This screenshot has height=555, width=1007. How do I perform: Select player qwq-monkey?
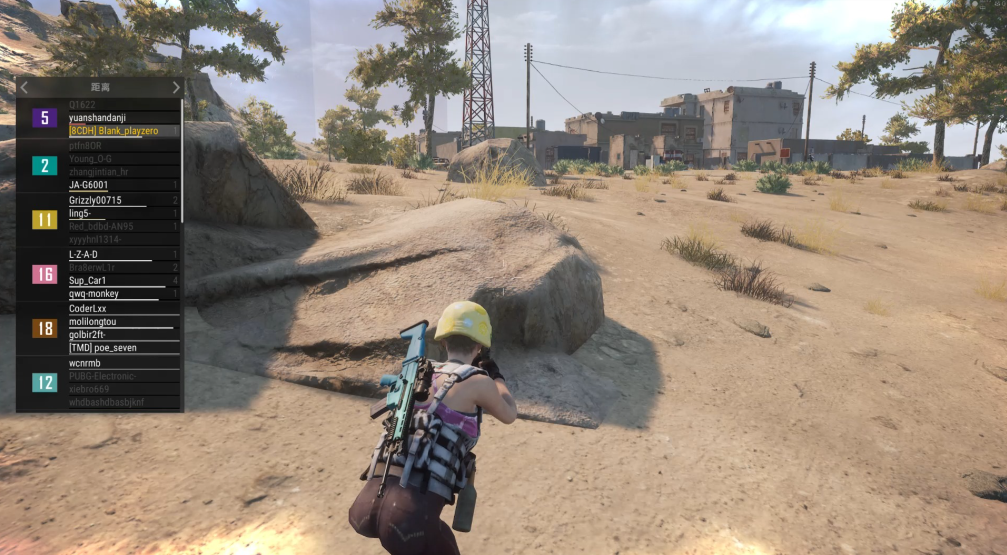pos(94,294)
